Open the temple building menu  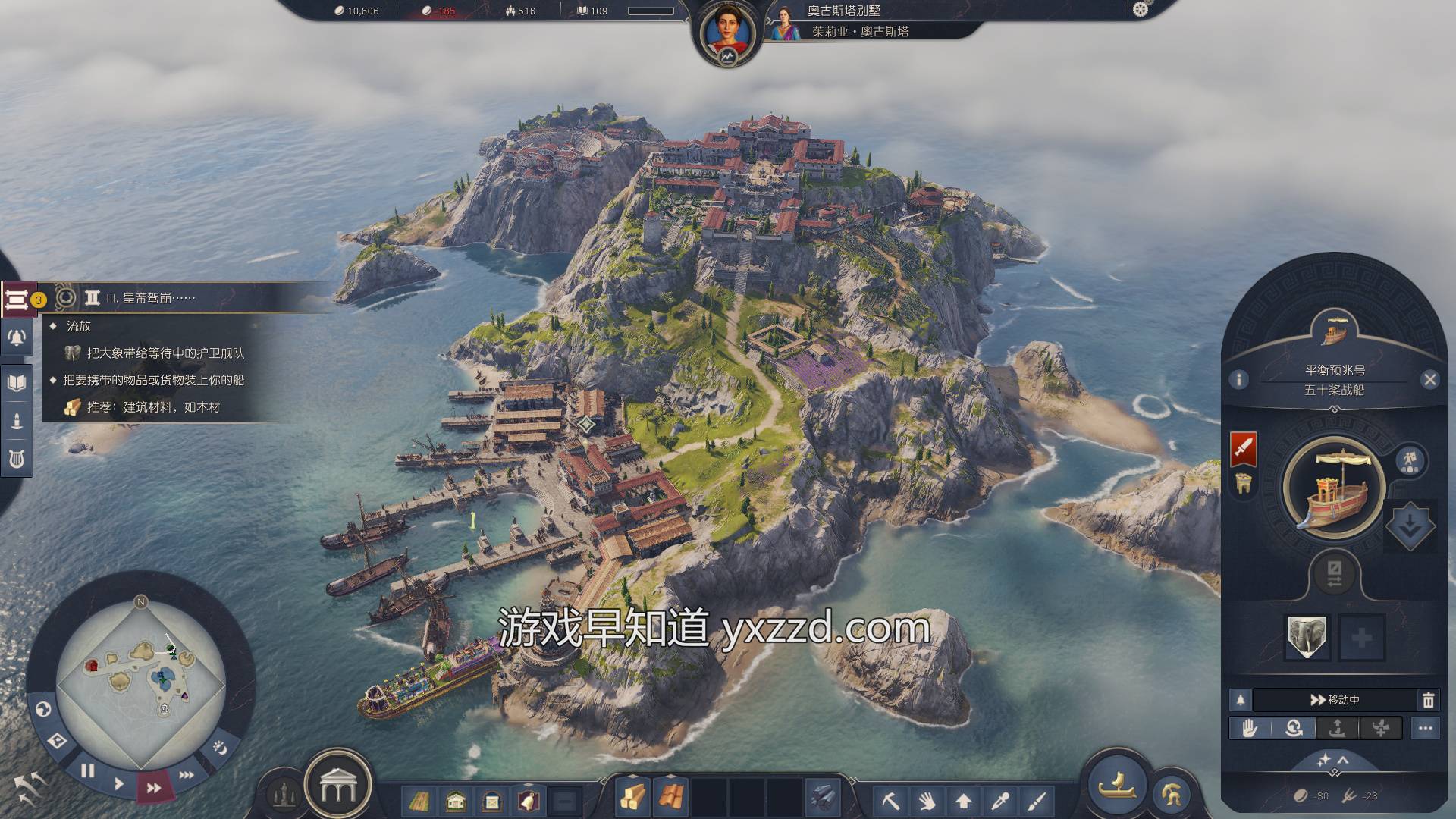337,789
